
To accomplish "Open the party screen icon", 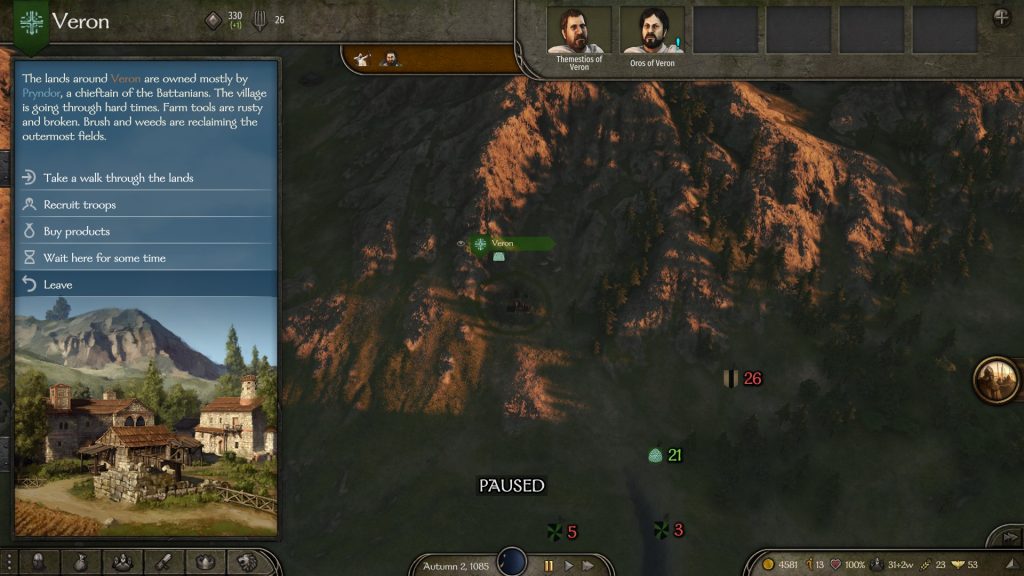I will pyautogui.click(x=122, y=562).
